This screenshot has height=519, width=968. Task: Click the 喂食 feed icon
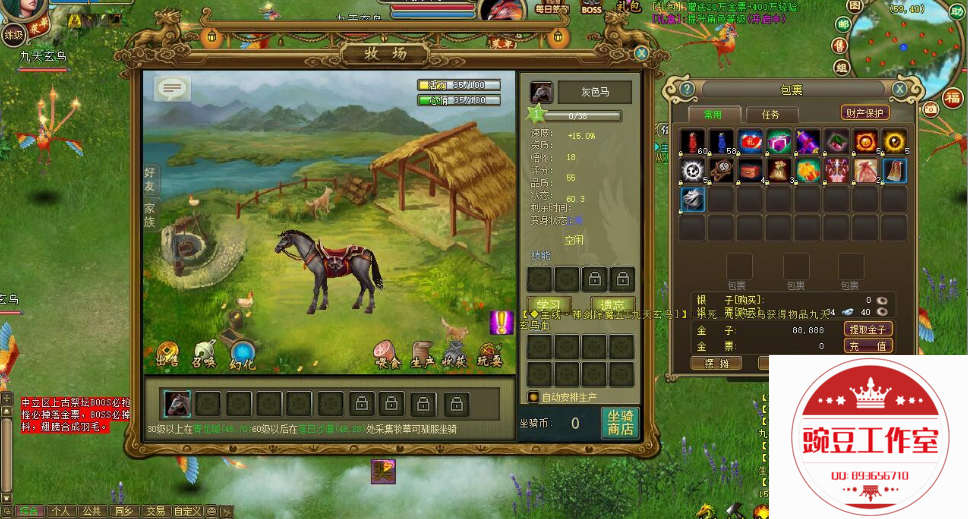point(385,354)
